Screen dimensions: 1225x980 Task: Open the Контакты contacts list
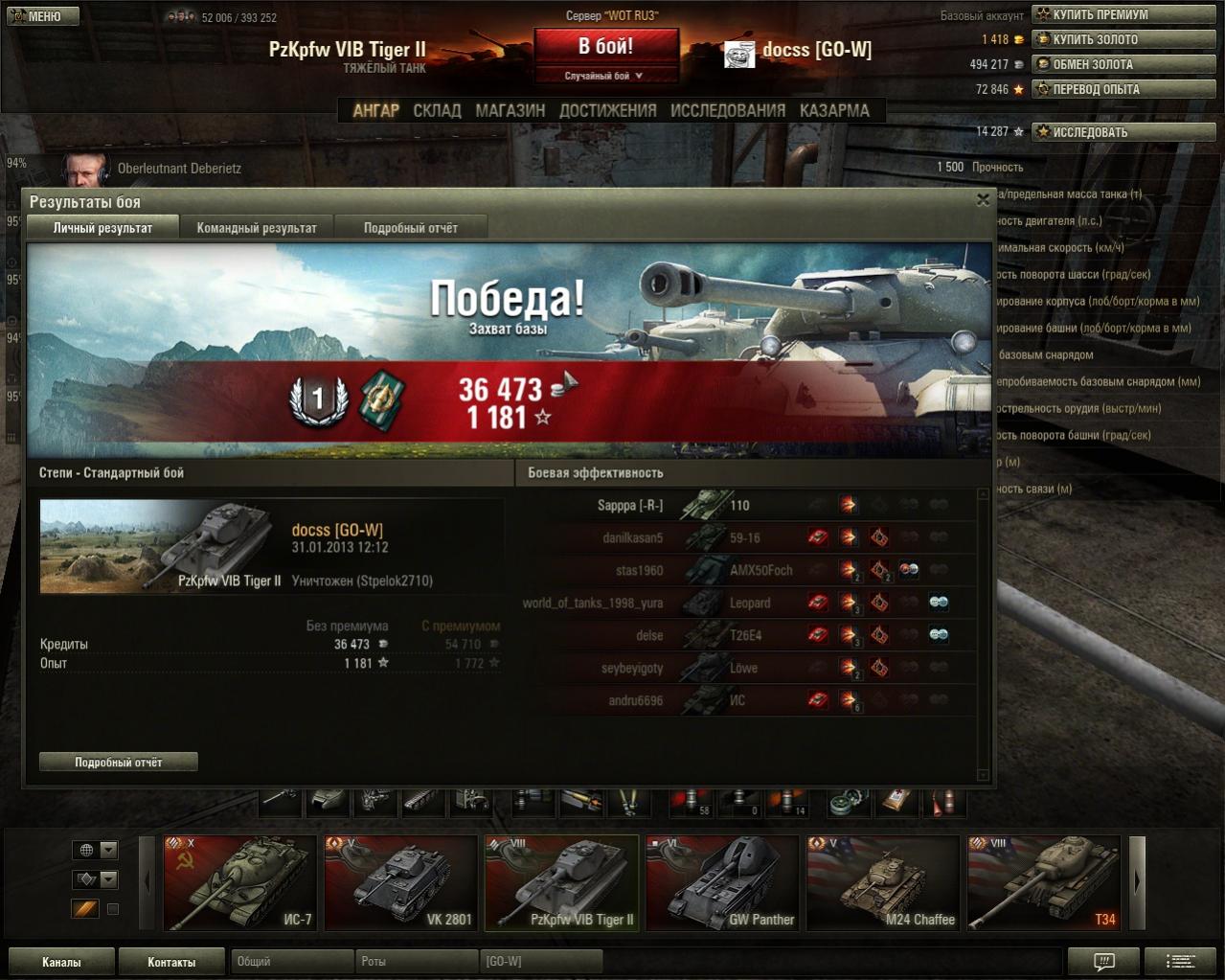click(171, 962)
